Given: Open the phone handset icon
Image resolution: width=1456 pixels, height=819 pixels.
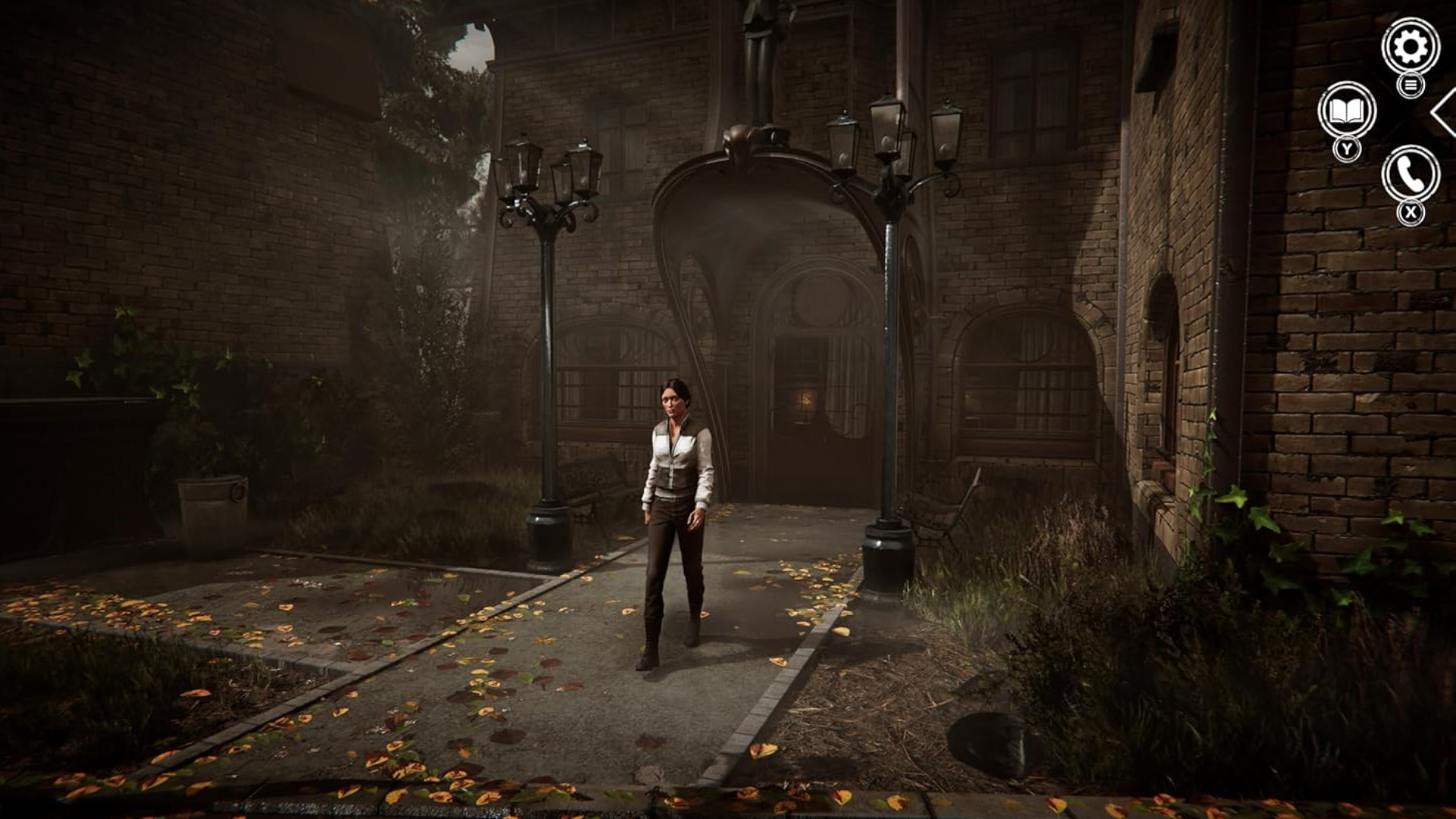Looking at the screenshot, I should click(x=1410, y=174).
